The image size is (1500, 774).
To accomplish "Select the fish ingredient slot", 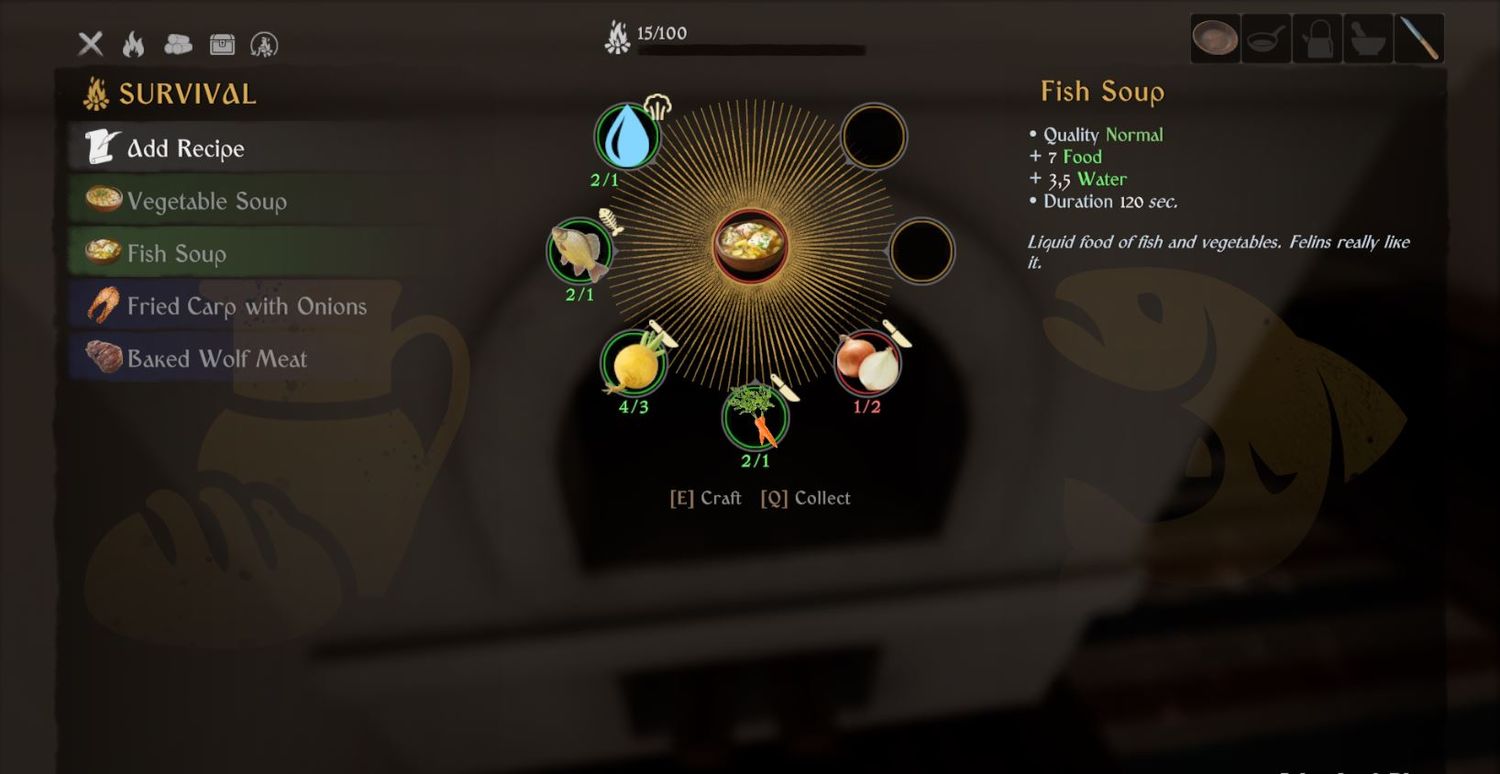I will click(x=580, y=251).
